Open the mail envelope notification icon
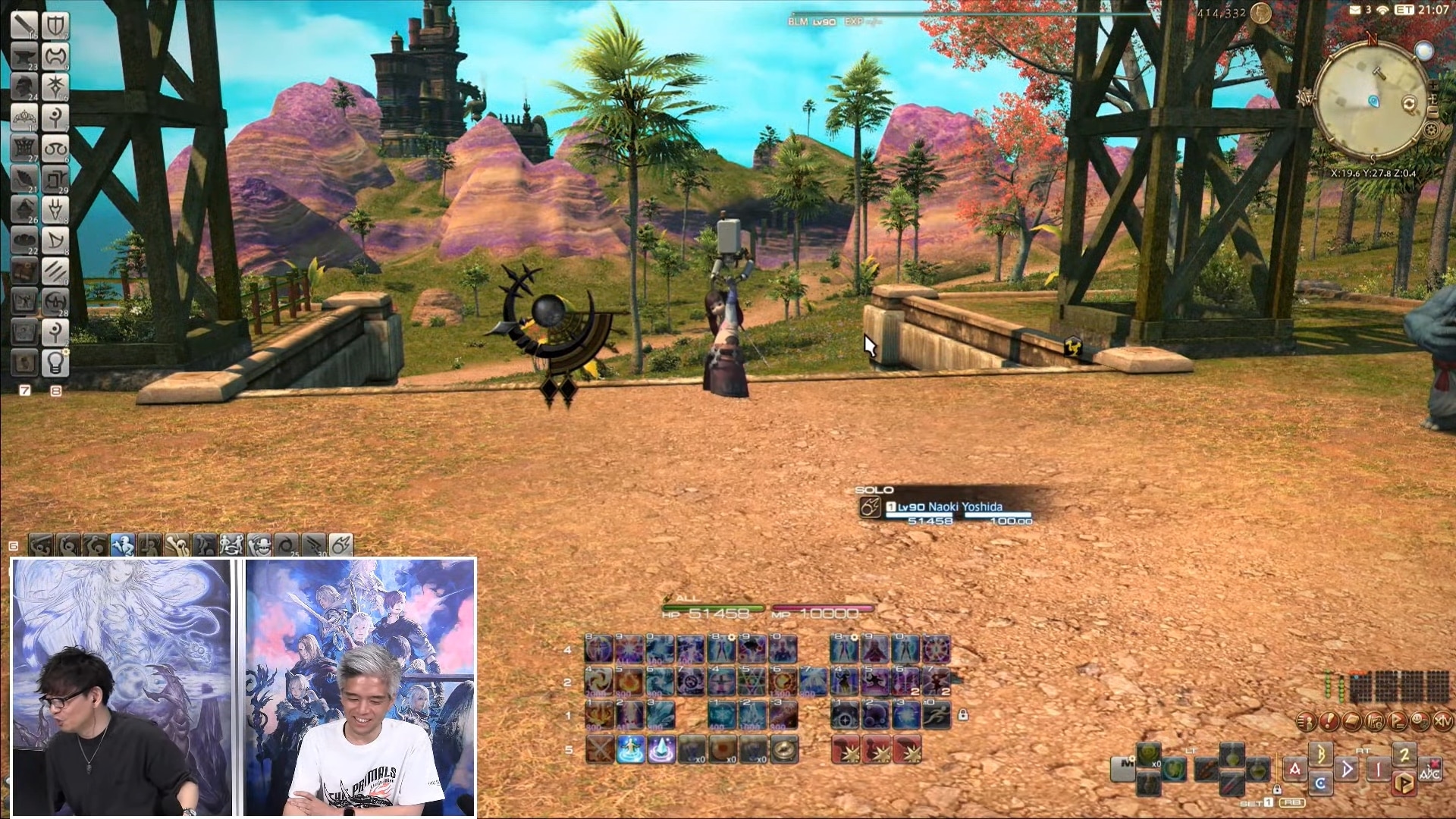The image size is (1456, 819). pyautogui.click(x=1355, y=10)
